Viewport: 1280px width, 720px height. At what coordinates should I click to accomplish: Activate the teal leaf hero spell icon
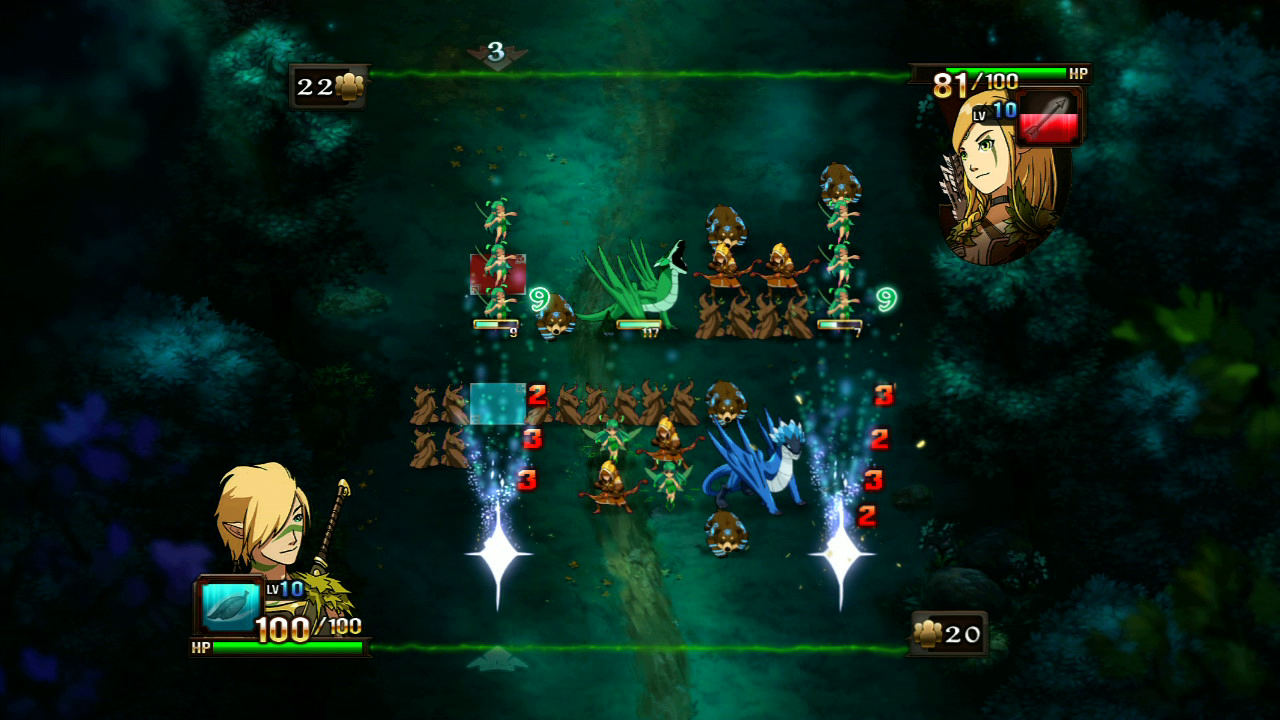[231, 607]
